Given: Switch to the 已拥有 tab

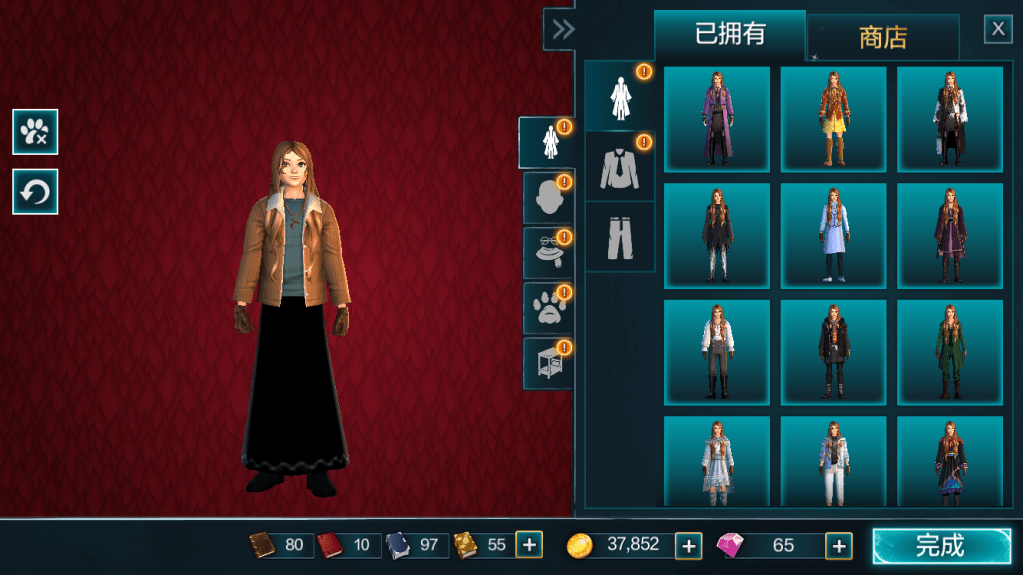Looking at the screenshot, I should pos(730,35).
